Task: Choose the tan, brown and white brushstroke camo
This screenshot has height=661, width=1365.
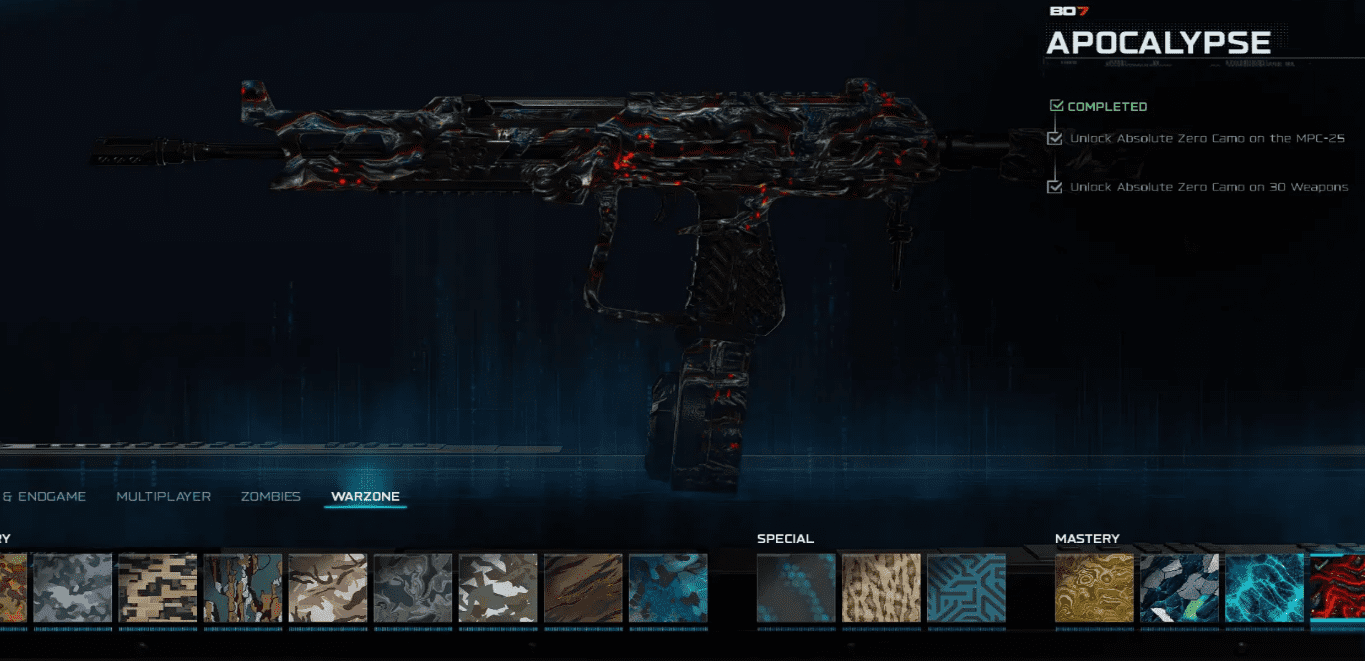Action: [x=327, y=588]
